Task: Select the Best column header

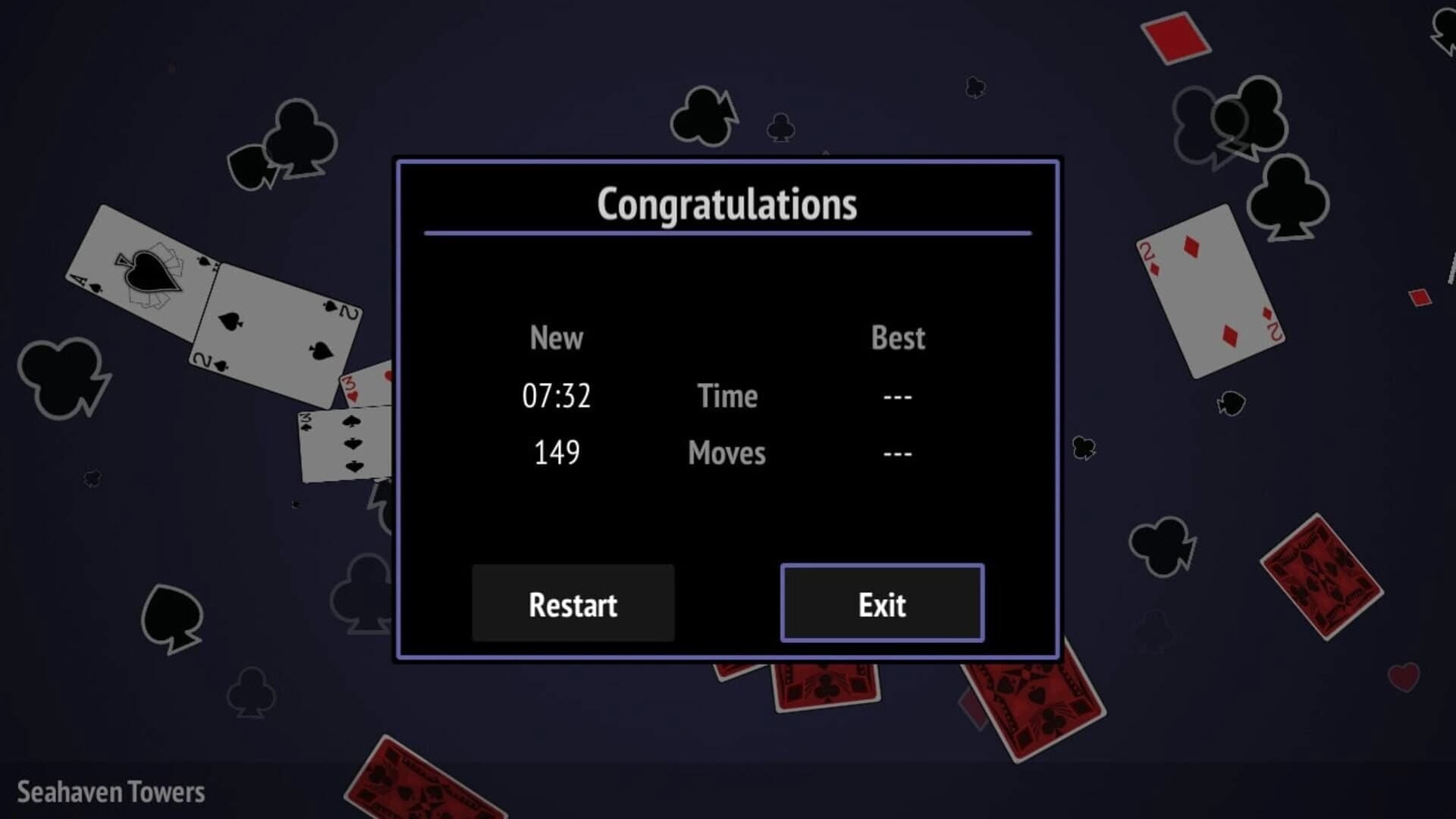Action: [x=897, y=339]
